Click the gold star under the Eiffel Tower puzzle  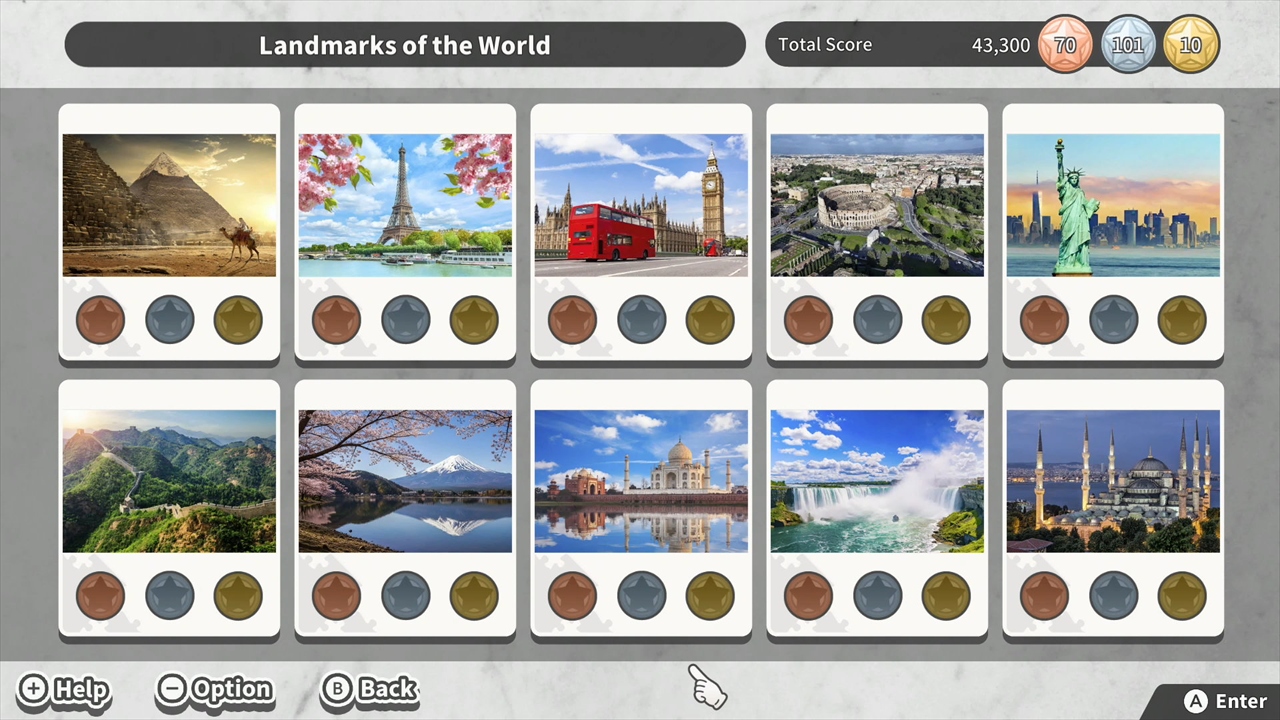(x=473, y=318)
